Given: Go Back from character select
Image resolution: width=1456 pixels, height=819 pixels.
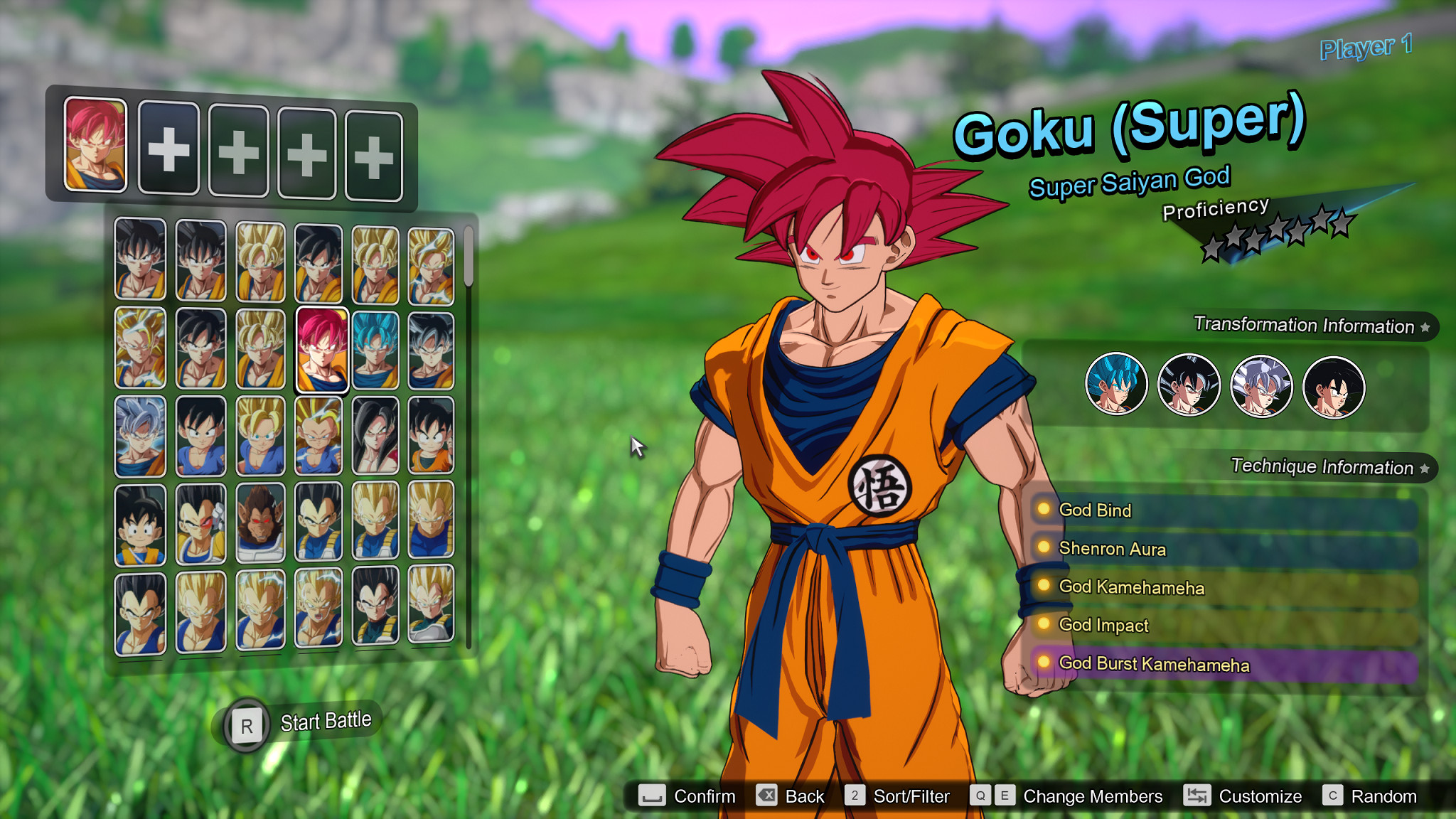Looking at the screenshot, I should click(x=805, y=796).
